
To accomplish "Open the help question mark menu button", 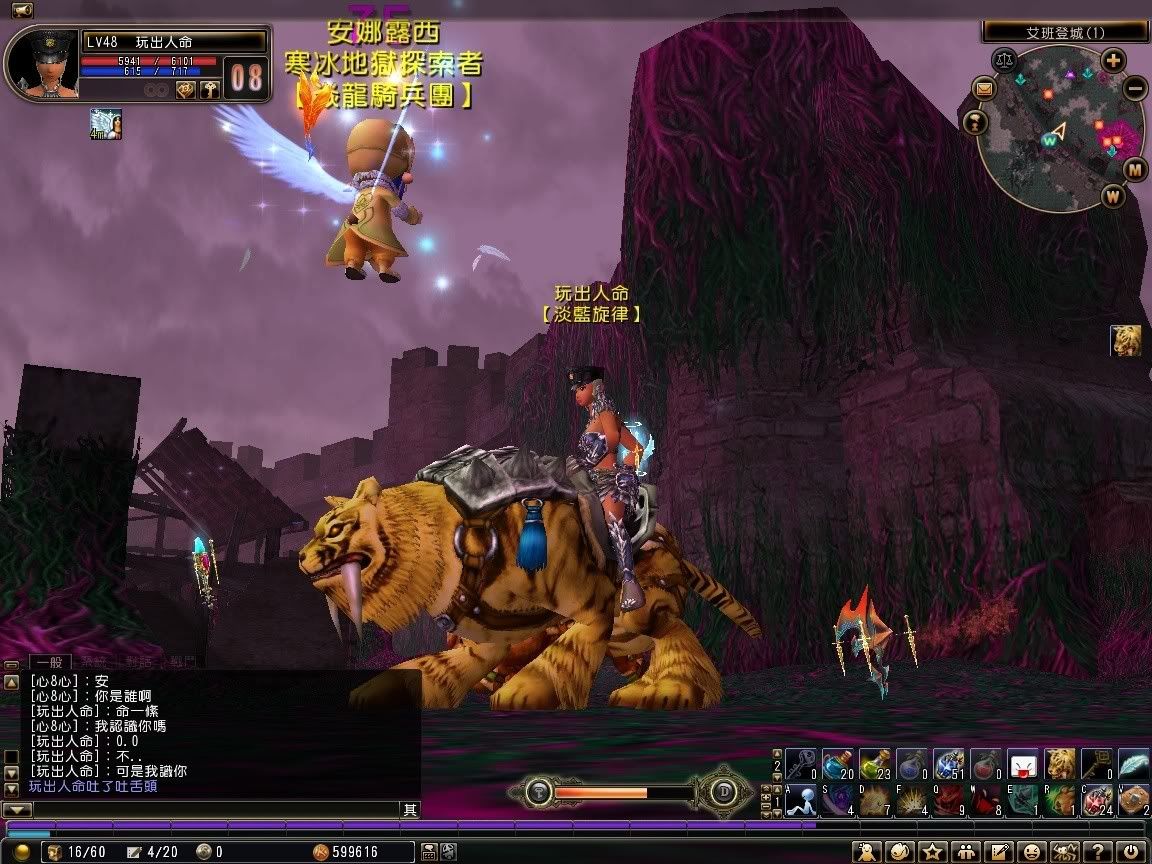I will (x=1098, y=852).
